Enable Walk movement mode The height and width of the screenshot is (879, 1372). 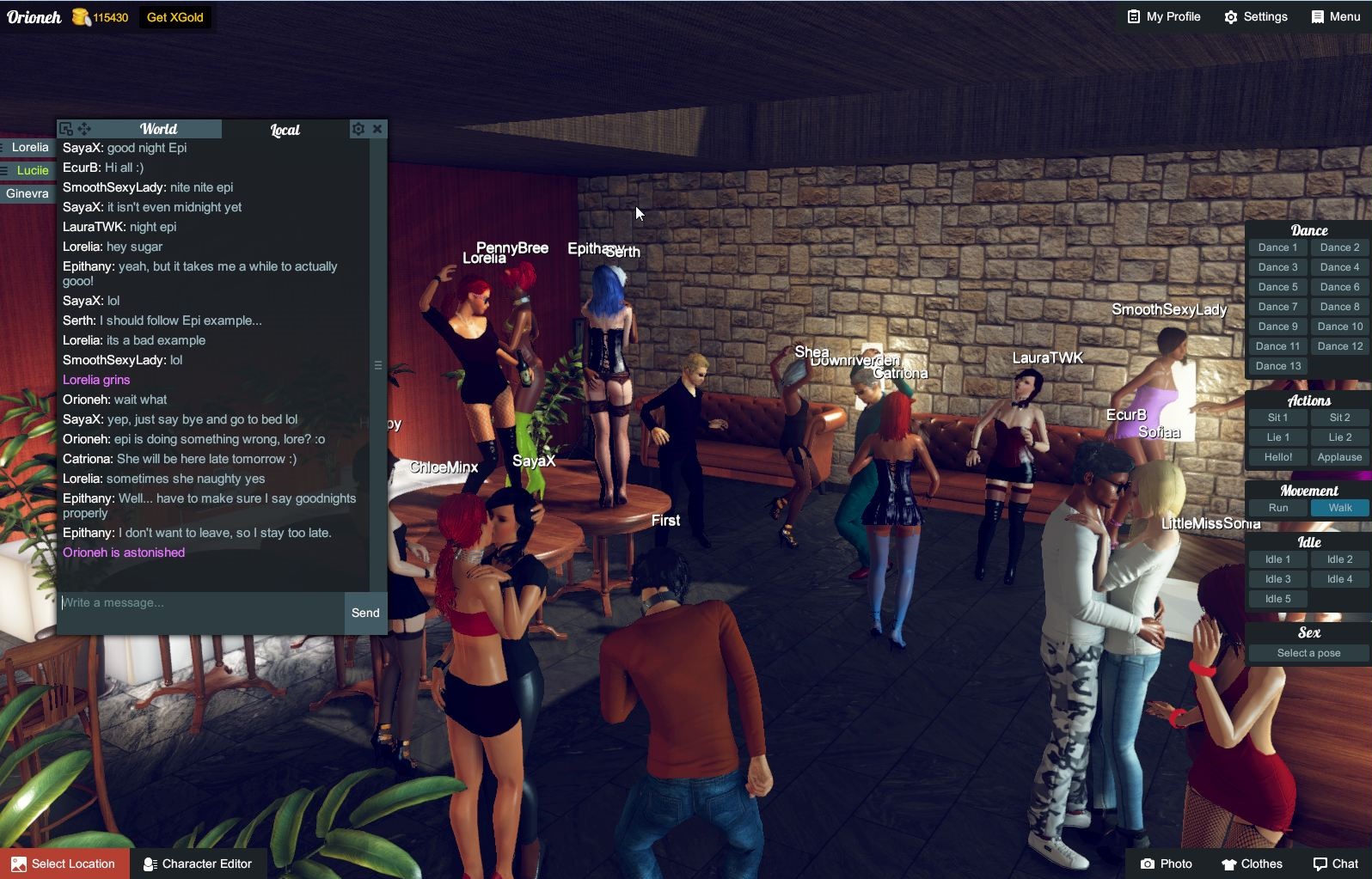pos(1338,507)
